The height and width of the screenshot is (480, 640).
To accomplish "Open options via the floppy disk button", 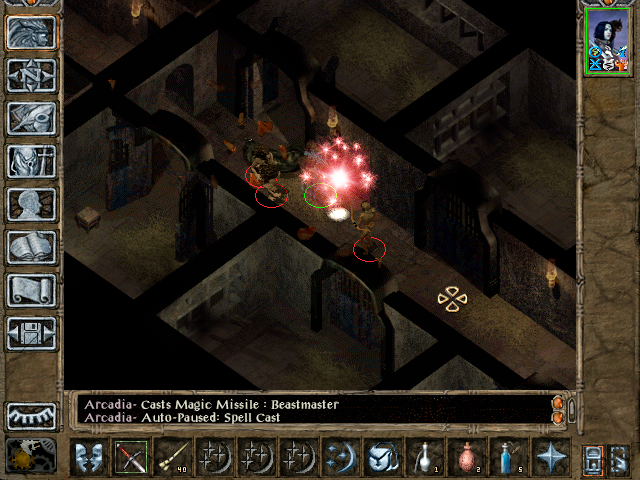I will tap(32, 334).
